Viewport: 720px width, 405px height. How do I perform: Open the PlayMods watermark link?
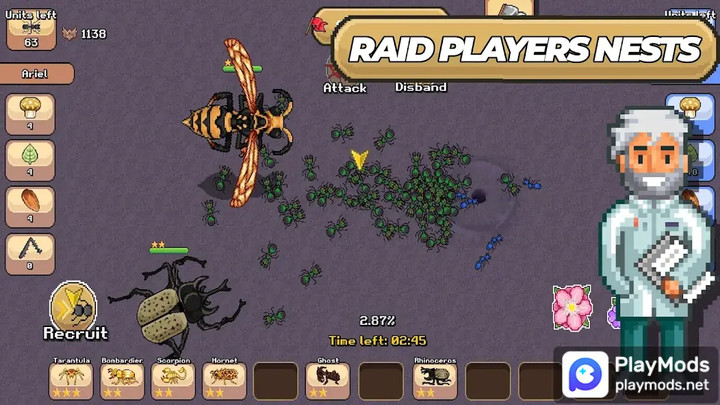(x=636, y=374)
